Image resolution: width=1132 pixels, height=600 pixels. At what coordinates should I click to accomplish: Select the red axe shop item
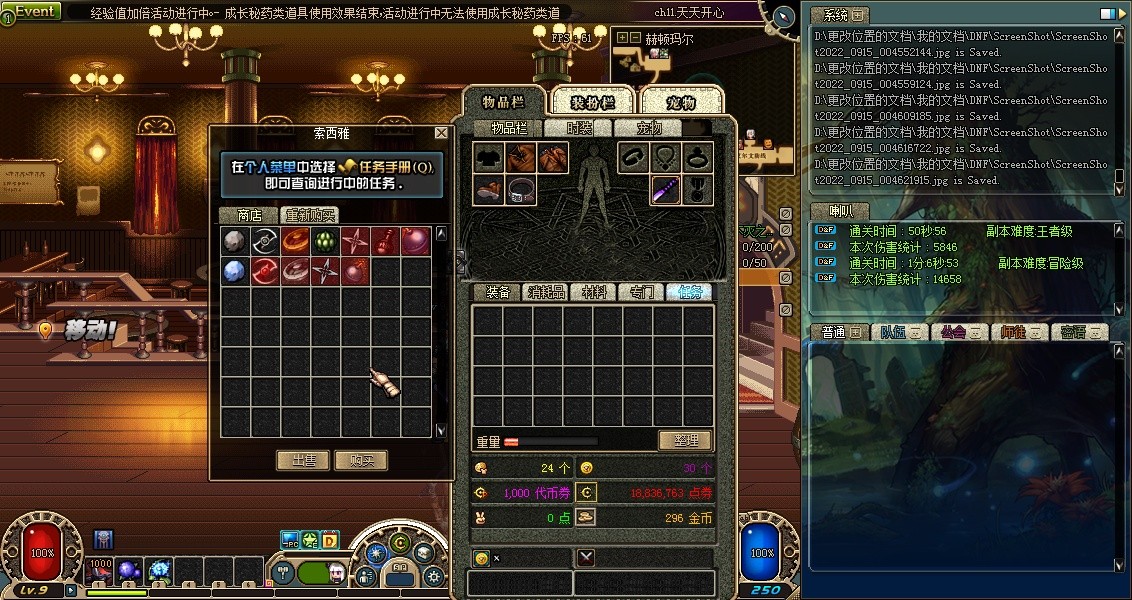264,271
